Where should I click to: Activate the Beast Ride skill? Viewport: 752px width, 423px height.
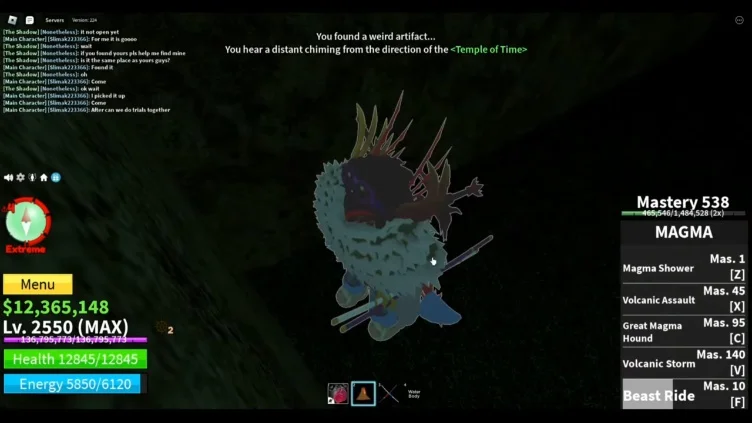pyautogui.click(x=684, y=394)
